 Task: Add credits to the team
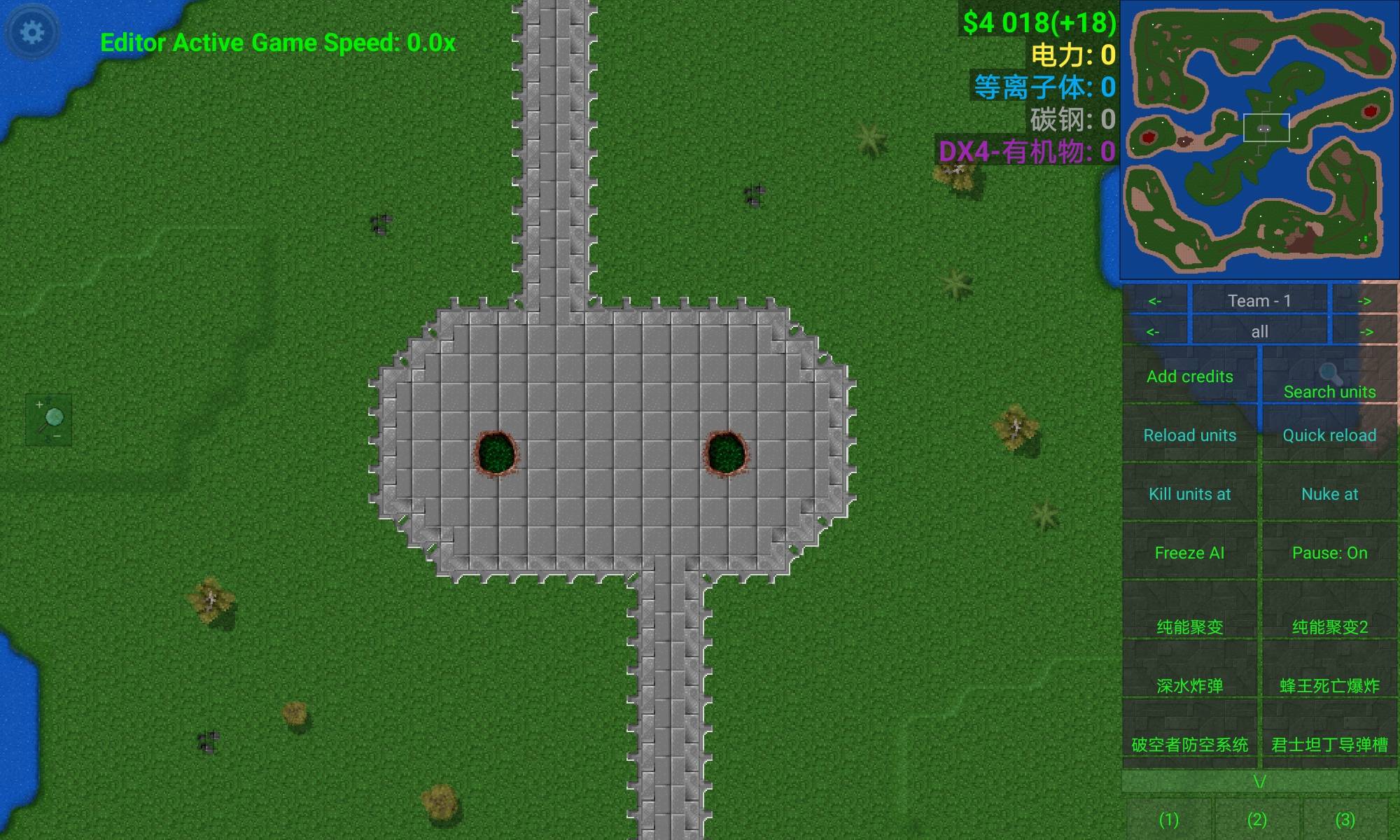coord(1189,376)
